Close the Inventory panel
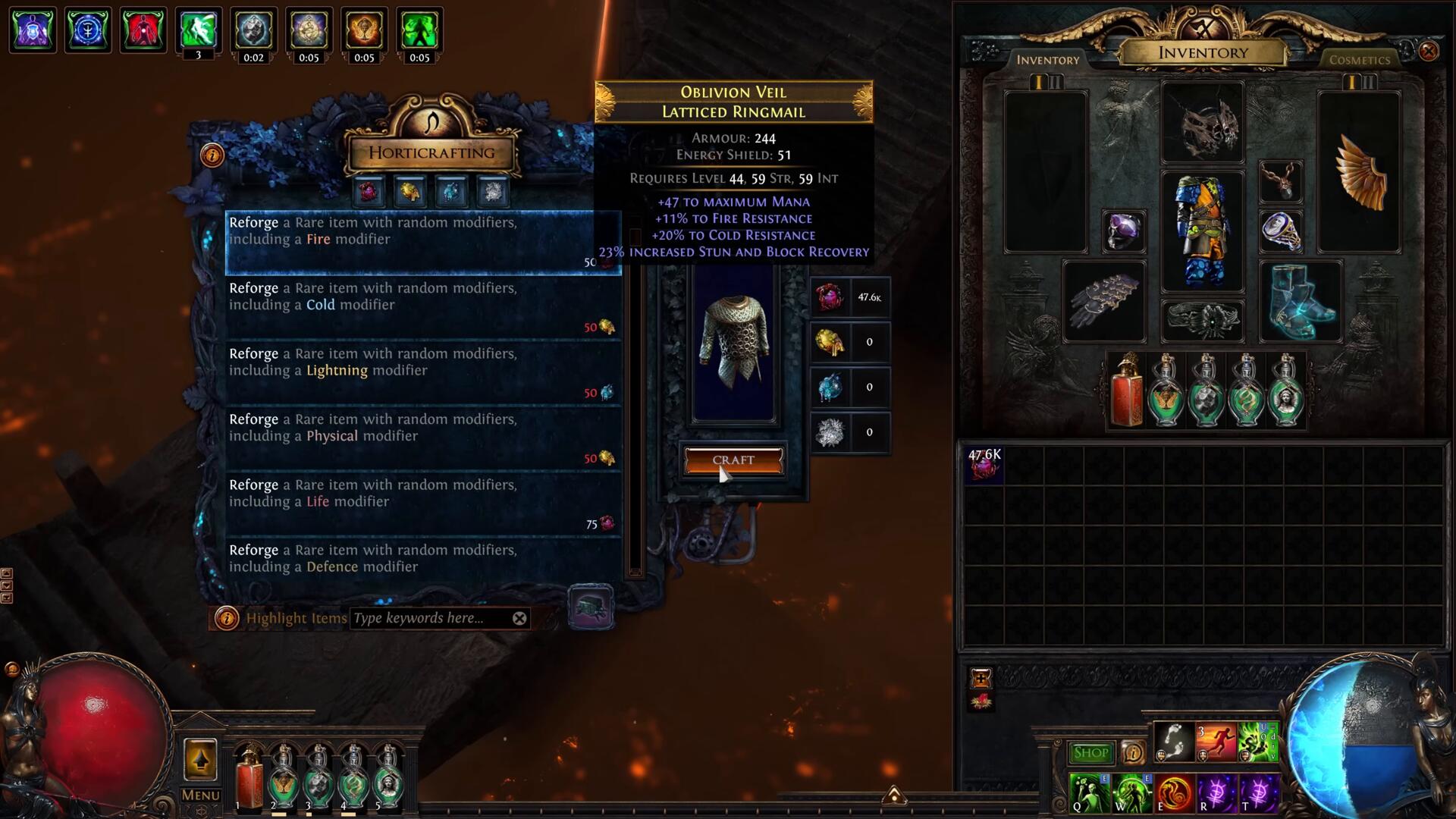This screenshot has width=1456, height=819. 1429,51
